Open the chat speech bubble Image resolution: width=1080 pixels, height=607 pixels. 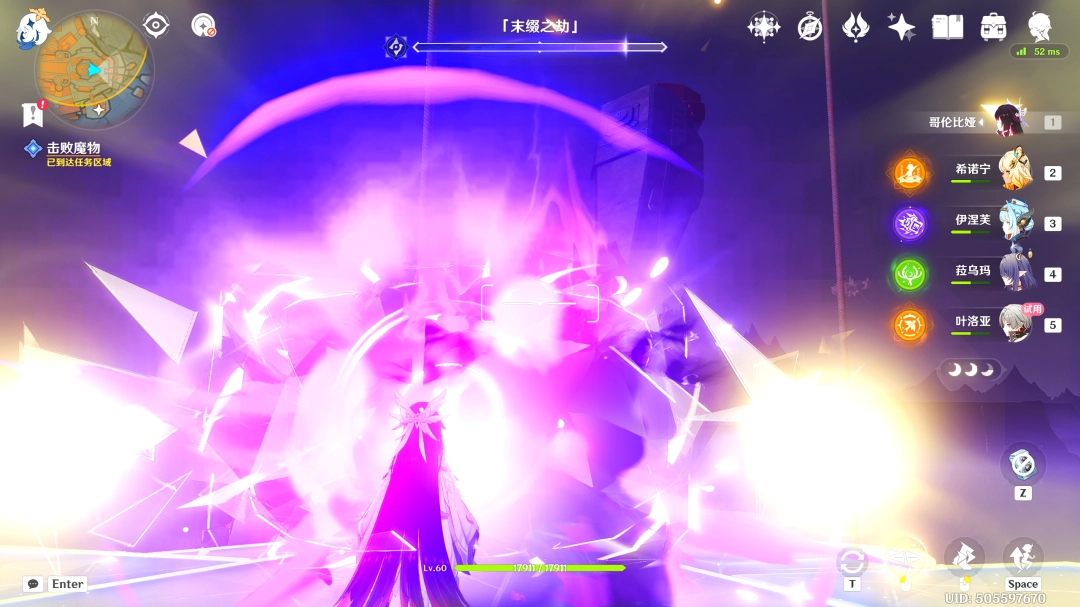pyautogui.click(x=33, y=584)
